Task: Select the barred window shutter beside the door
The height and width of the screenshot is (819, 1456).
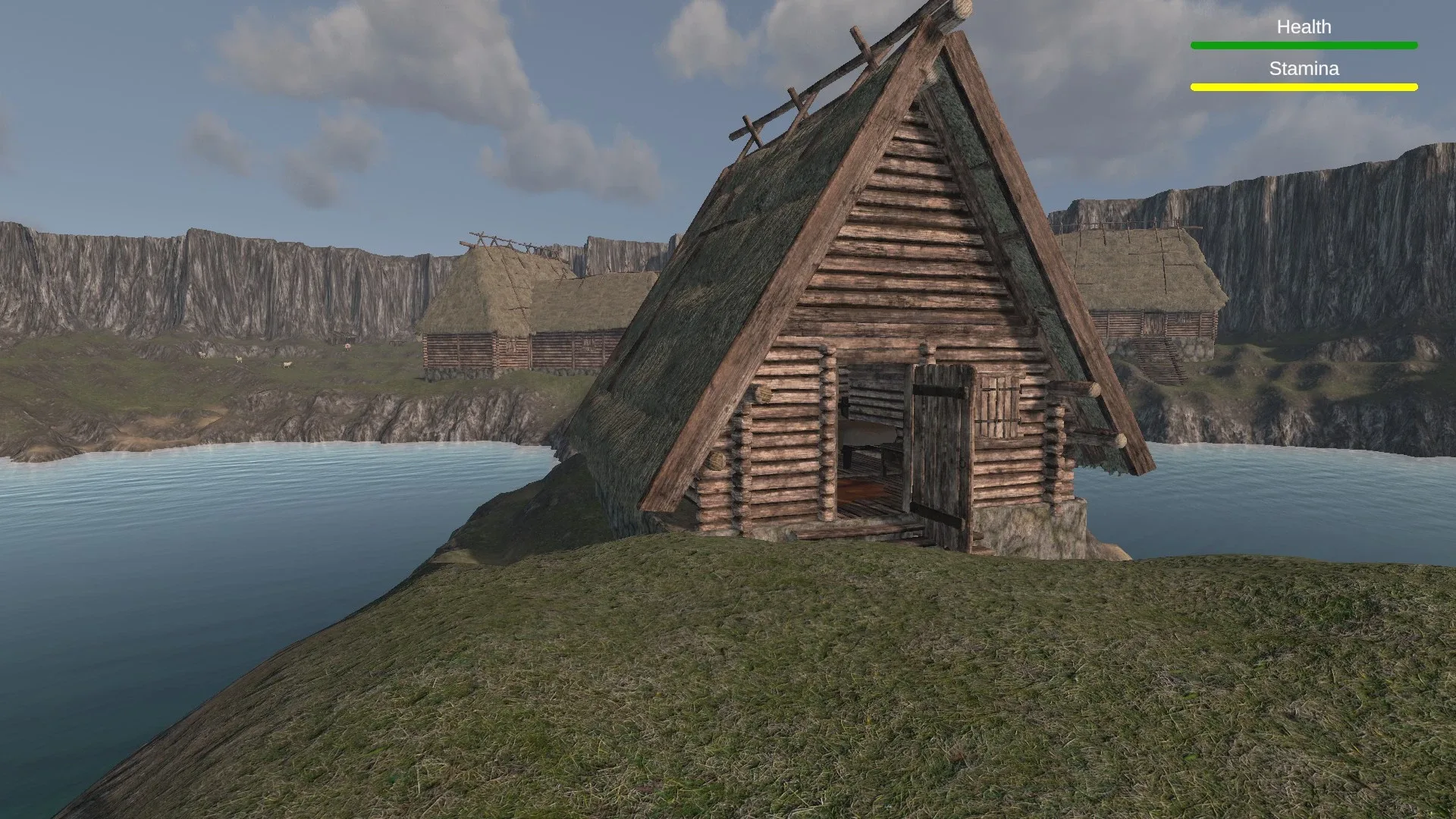Action: (x=997, y=406)
